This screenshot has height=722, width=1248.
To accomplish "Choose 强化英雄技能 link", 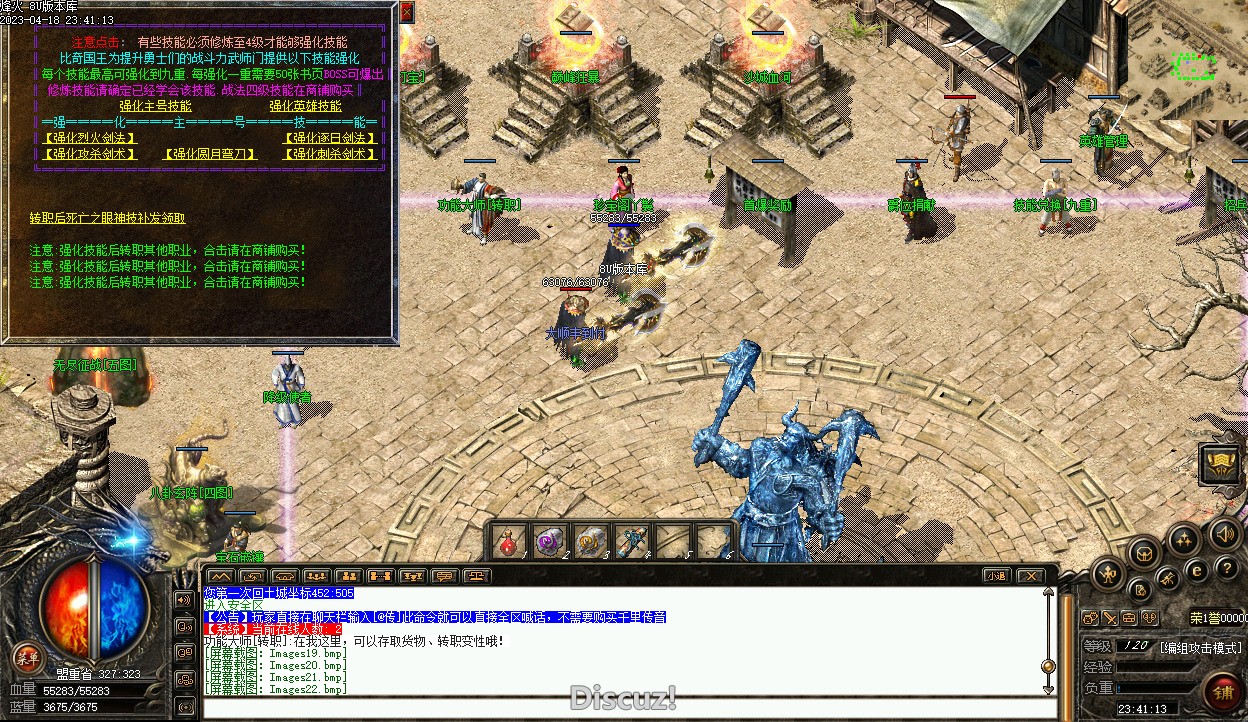I will tap(305, 105).
